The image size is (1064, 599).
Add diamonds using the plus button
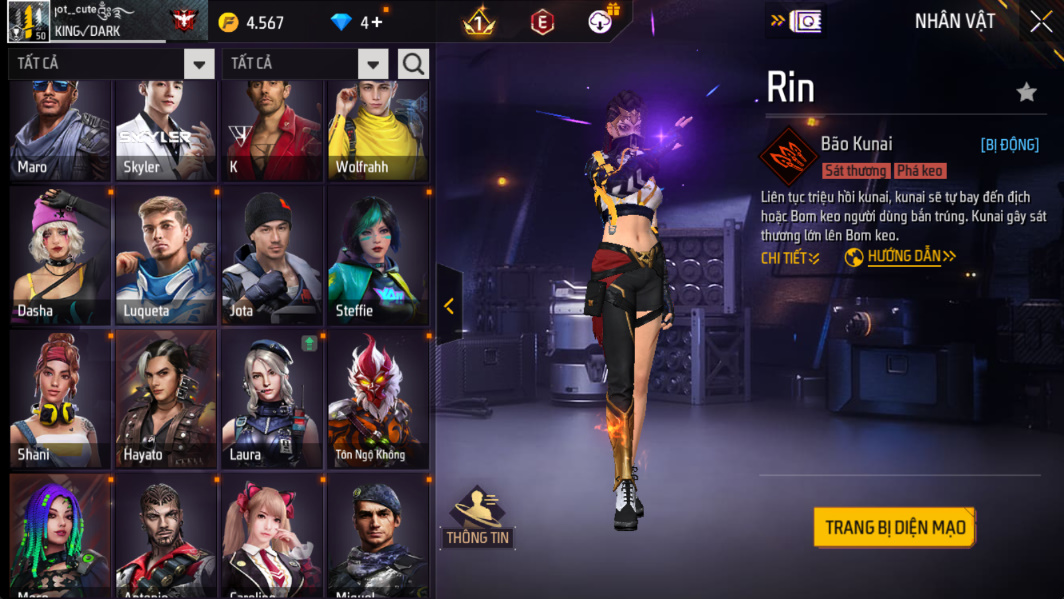coord(378,22)
